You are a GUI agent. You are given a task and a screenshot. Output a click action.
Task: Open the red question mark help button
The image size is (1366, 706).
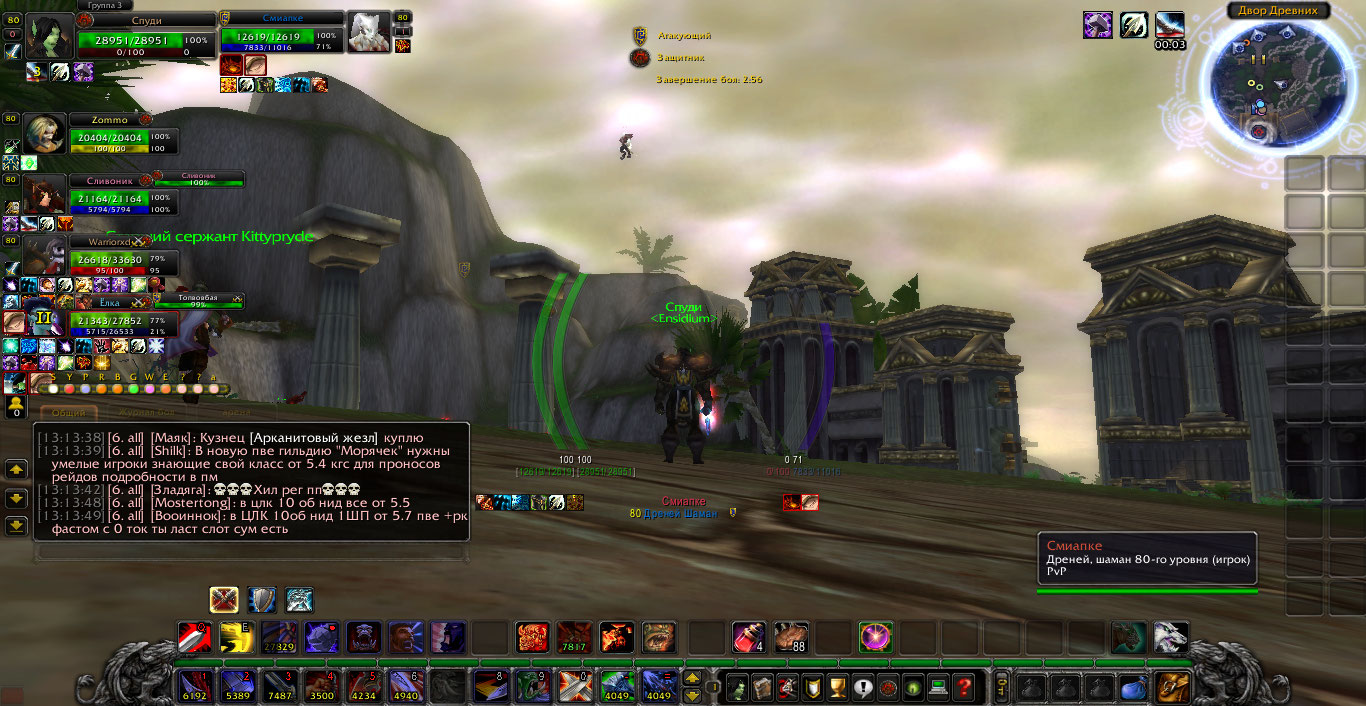tap(963, 687)
